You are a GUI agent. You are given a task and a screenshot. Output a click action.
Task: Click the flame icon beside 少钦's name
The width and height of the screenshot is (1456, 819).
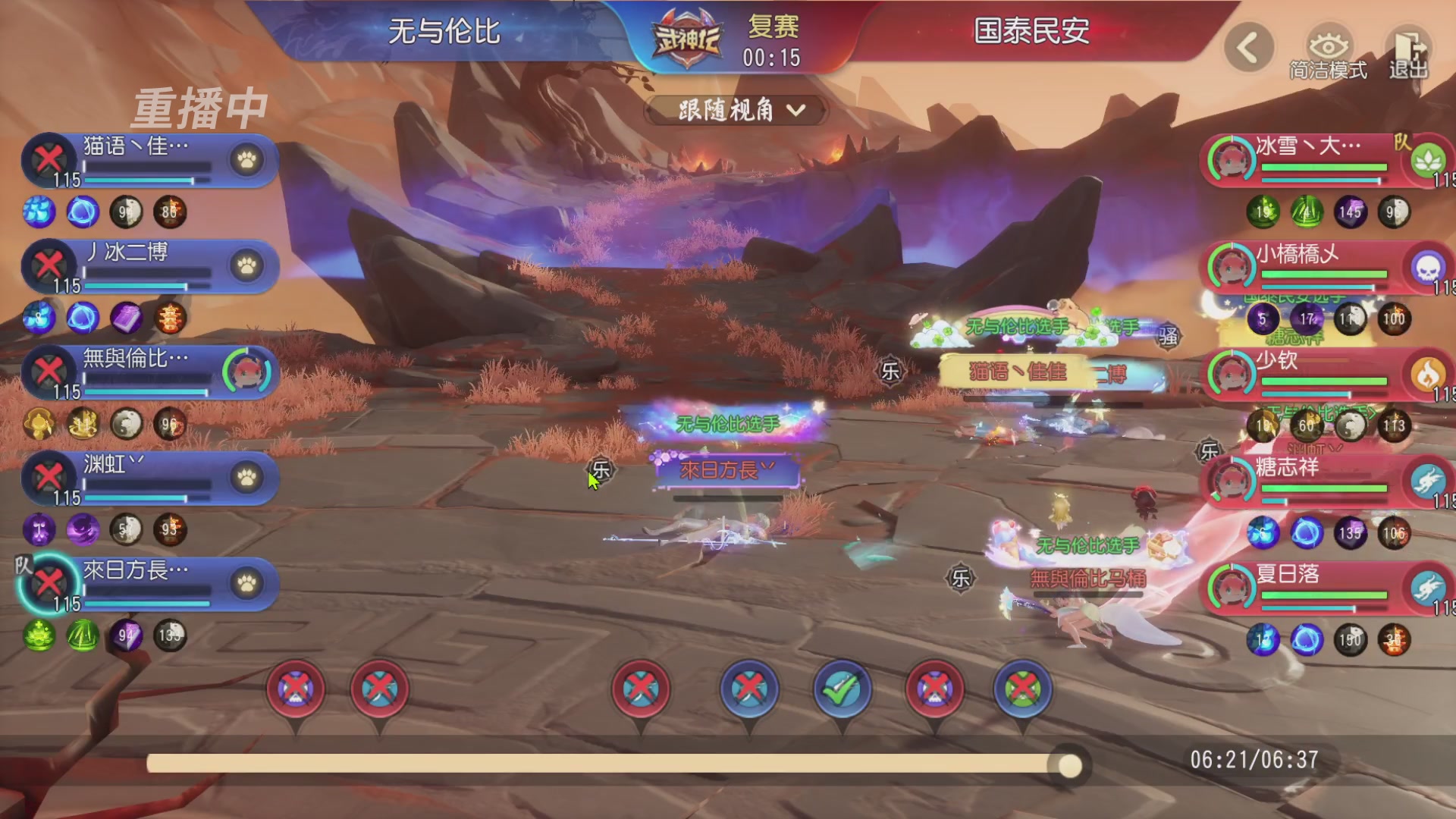pyautogui.click(x=1429, y=372)
